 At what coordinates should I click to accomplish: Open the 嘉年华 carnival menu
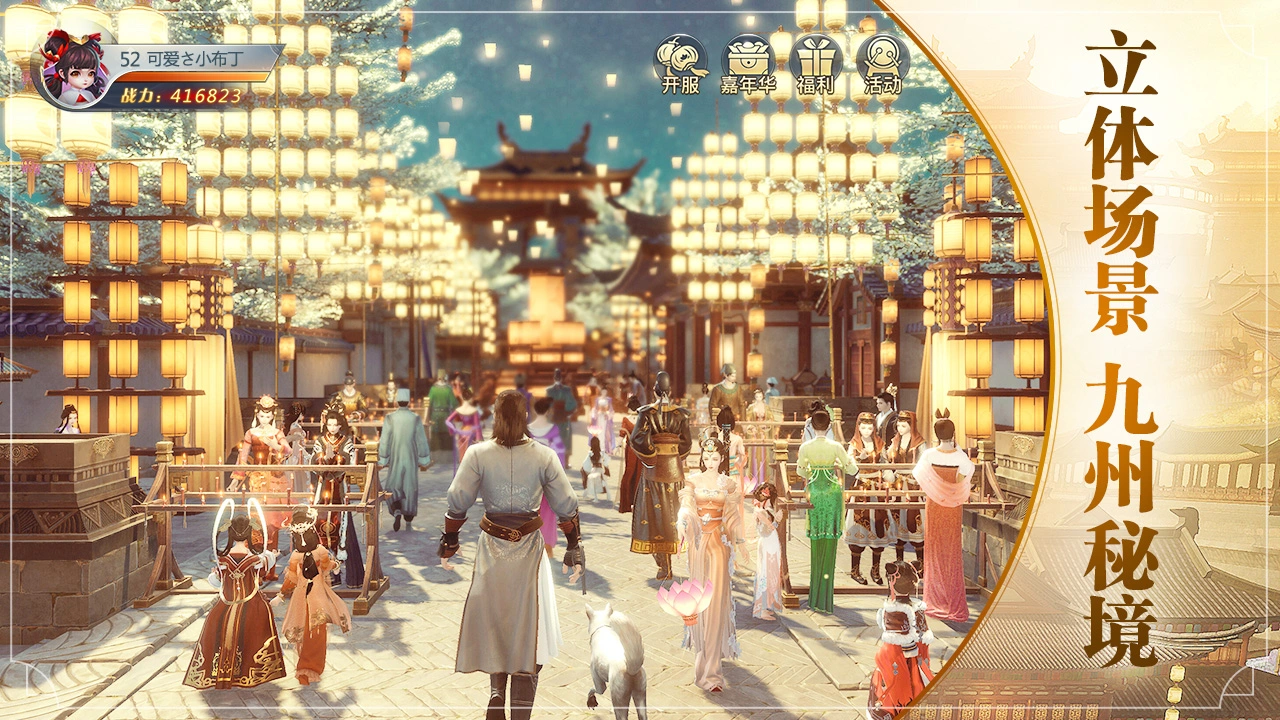click(x=749, y=63)
